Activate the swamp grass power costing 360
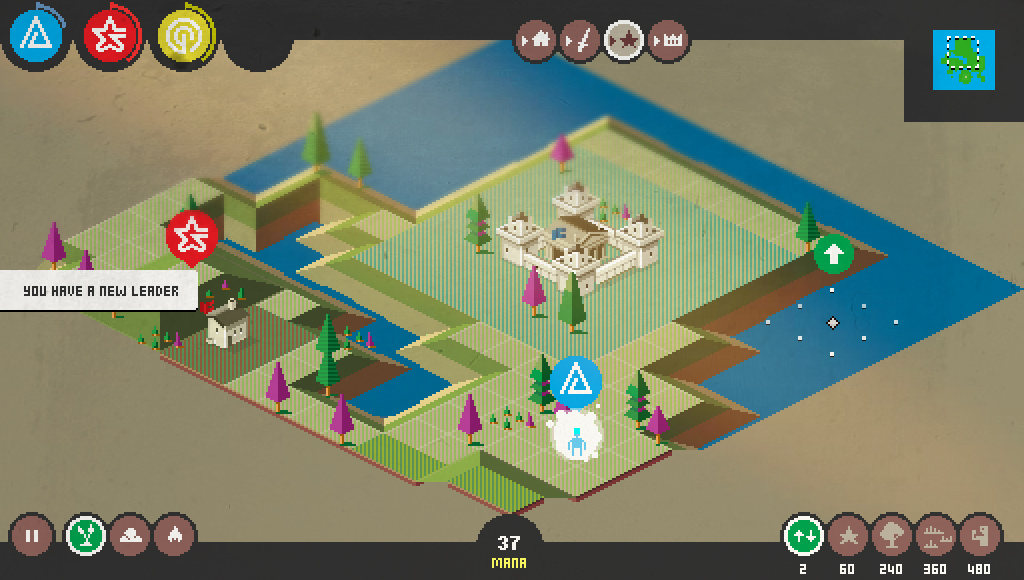This screenshot has width=1024, height=580. coord(935,536)
